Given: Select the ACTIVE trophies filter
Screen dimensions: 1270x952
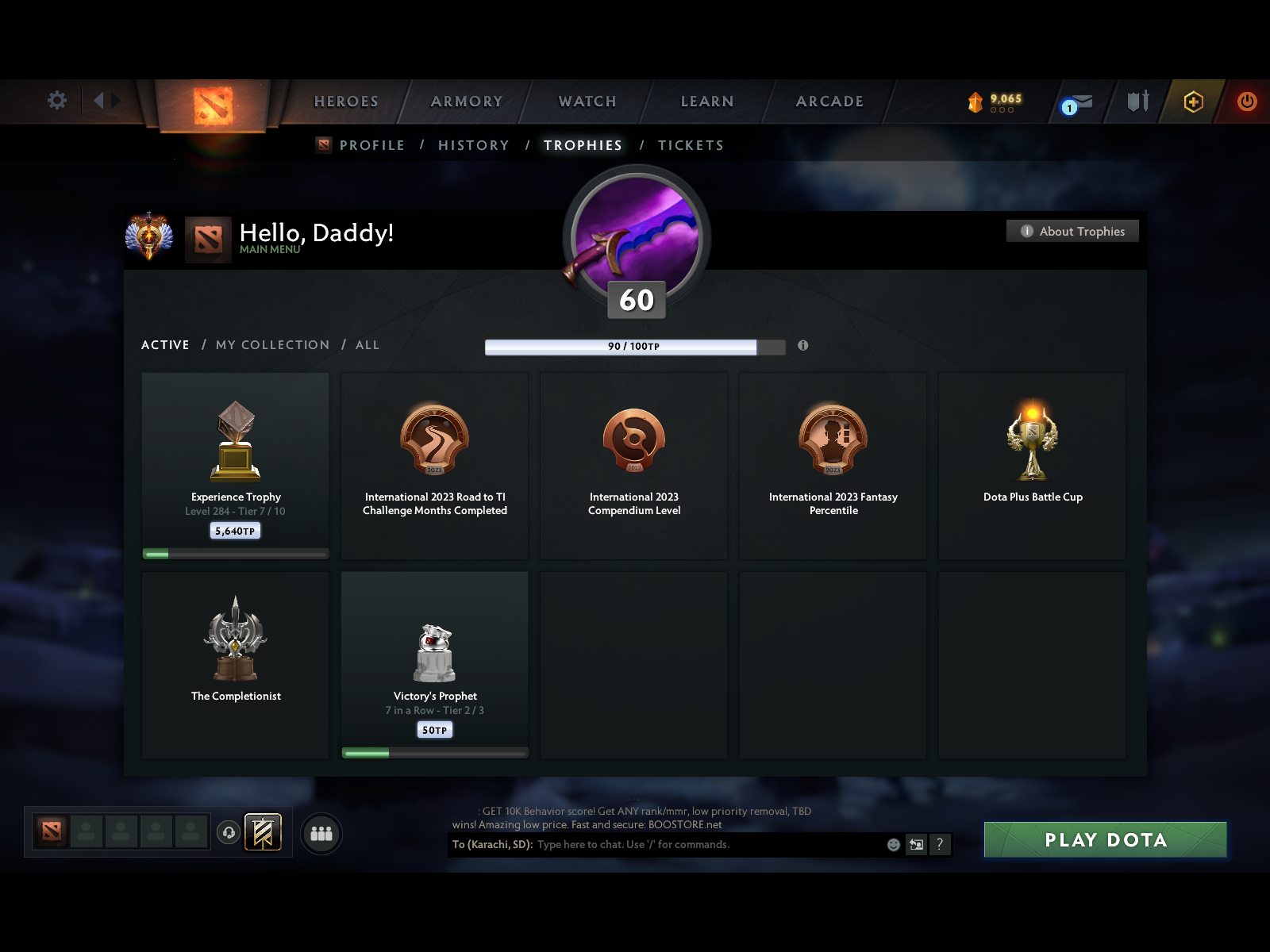Looking at the screenshot, I should tap(164, 344).
